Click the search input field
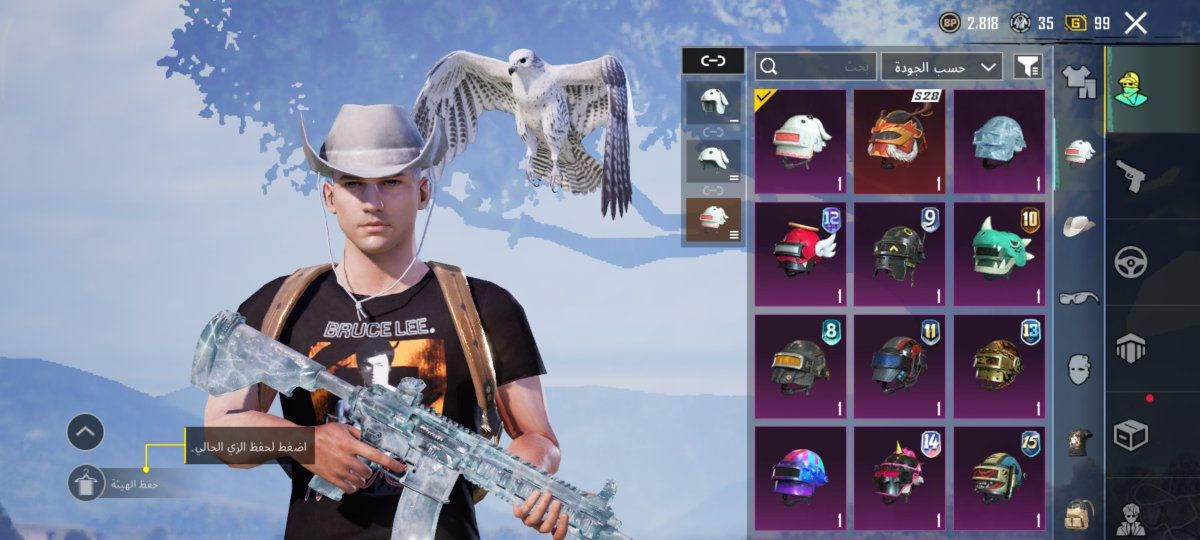The width and height of the screenshot is (1200, 540). (816, 67)
